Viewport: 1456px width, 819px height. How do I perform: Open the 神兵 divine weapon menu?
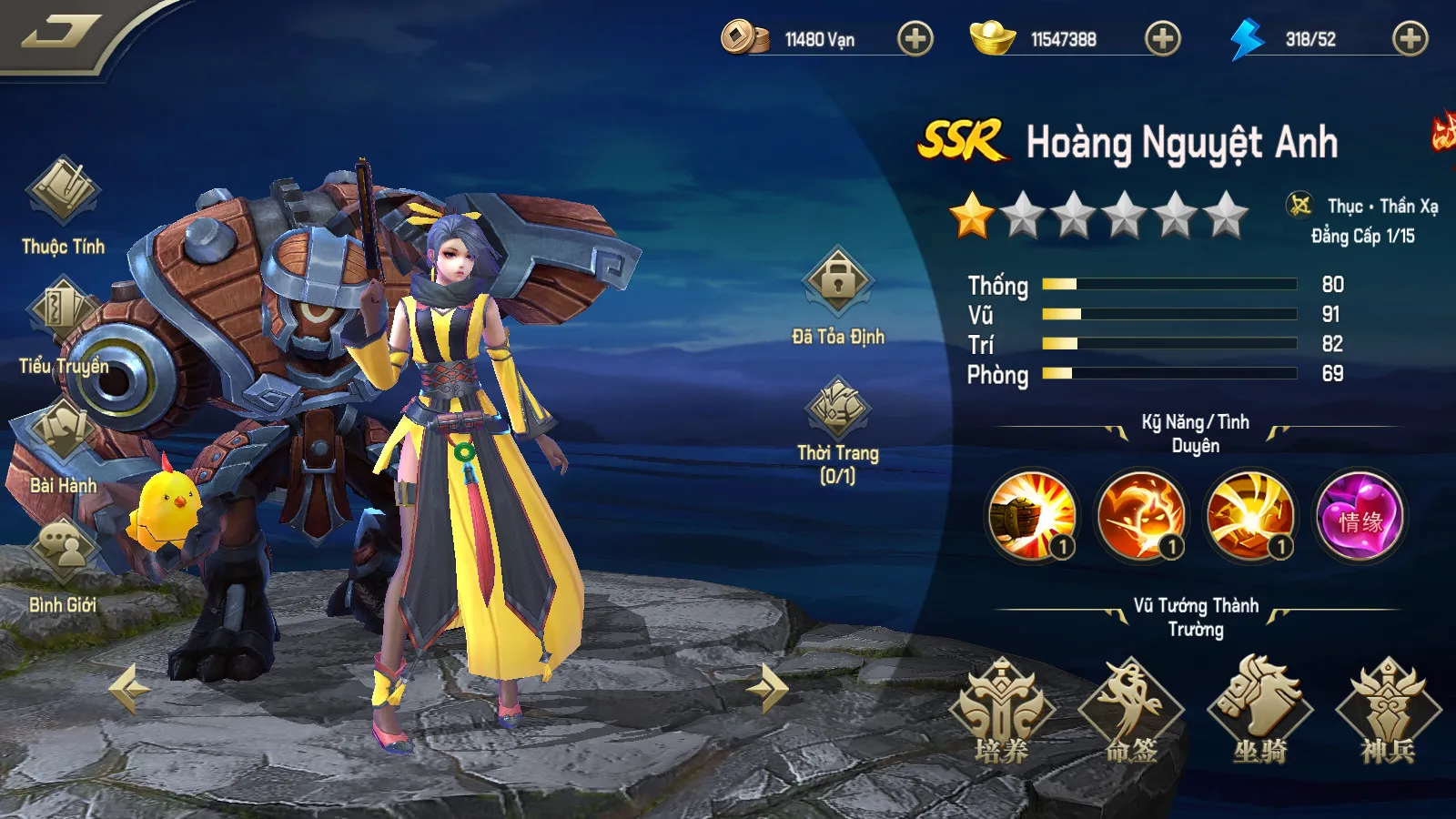[x=1389, y=710]
